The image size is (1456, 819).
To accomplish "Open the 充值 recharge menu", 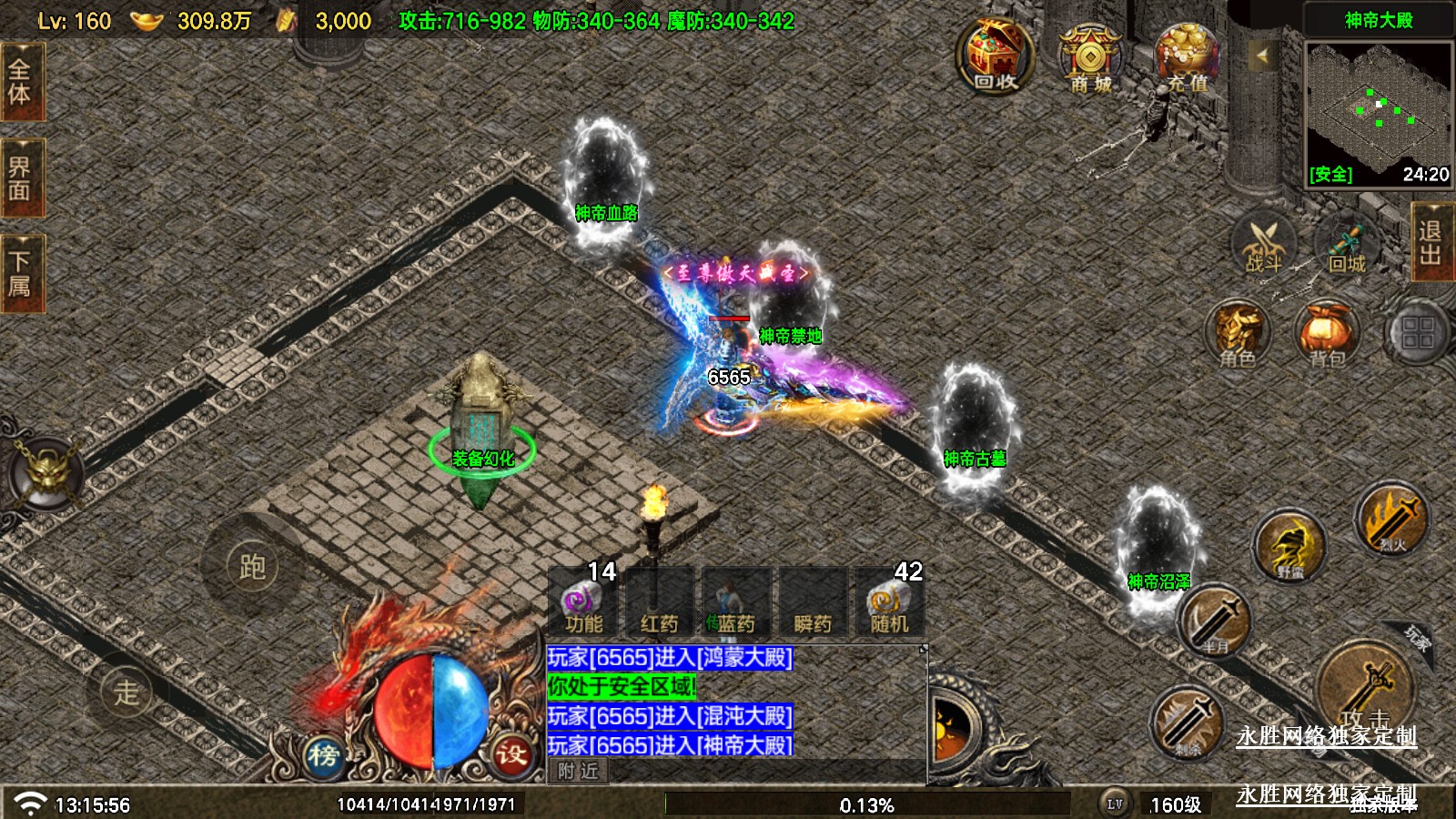I will coord(1187,59).
